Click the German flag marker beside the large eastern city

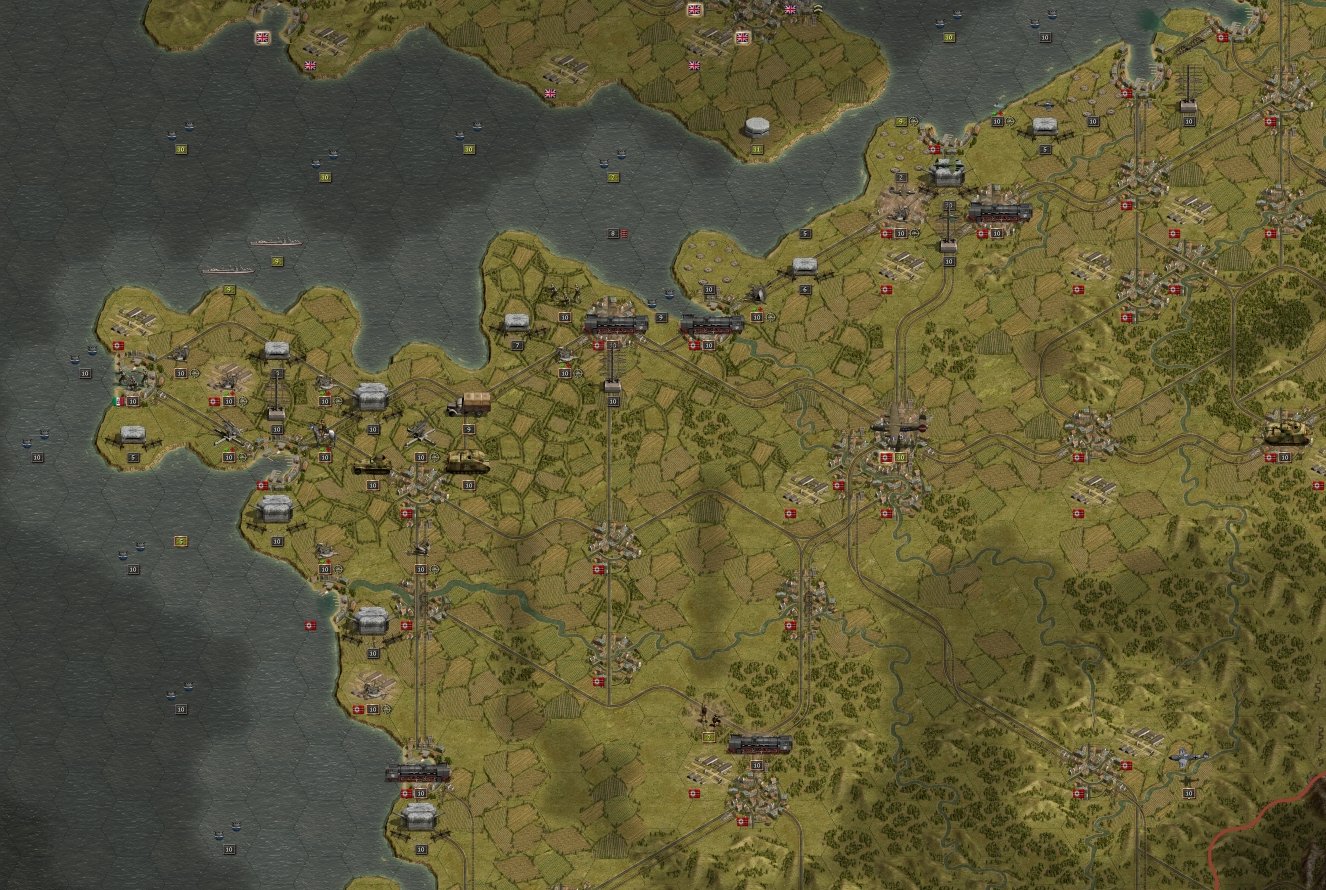click(885, 456)
